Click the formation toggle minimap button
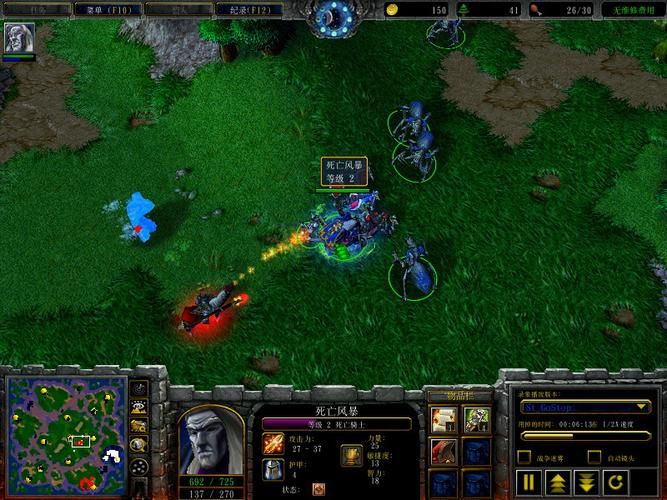This screenshot has height=500, width=667. click(x=140, y=467)
